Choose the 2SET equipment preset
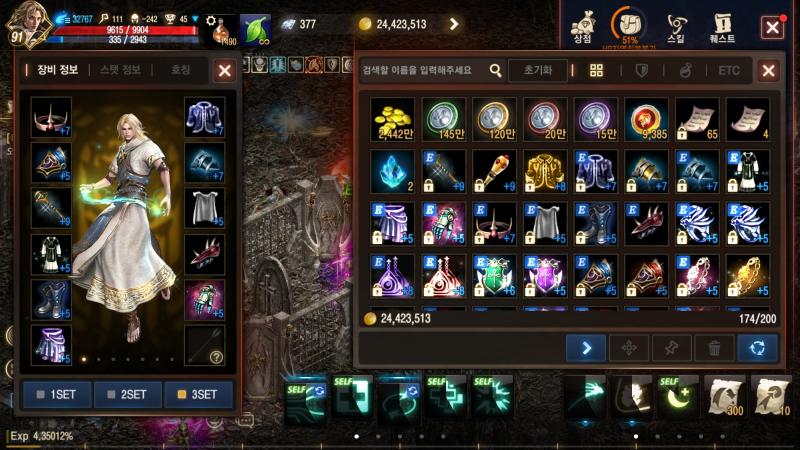This screenshot has height=450, width=800. tap(128, 394)
